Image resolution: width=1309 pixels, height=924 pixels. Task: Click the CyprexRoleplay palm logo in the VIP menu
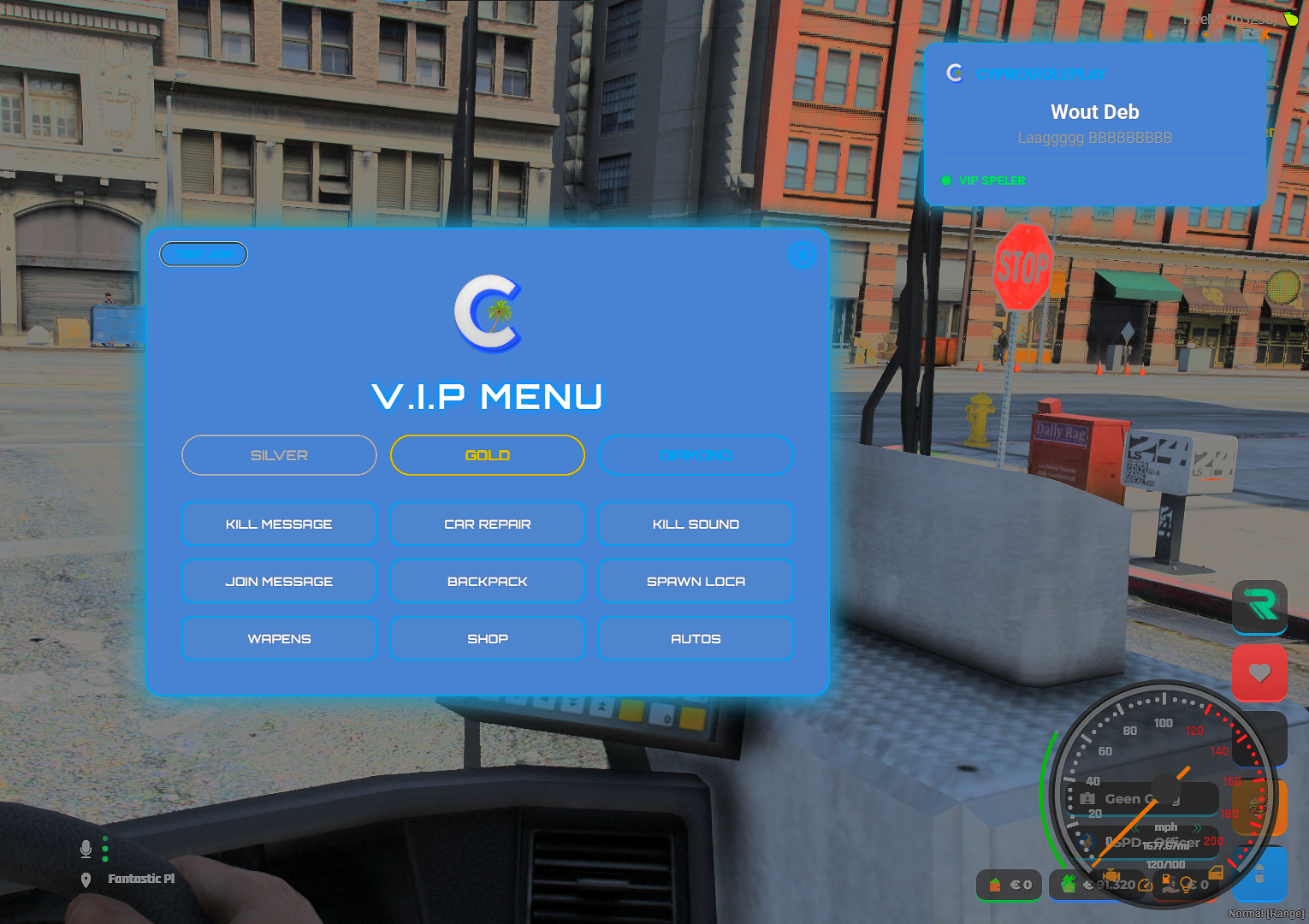[488, 313]
